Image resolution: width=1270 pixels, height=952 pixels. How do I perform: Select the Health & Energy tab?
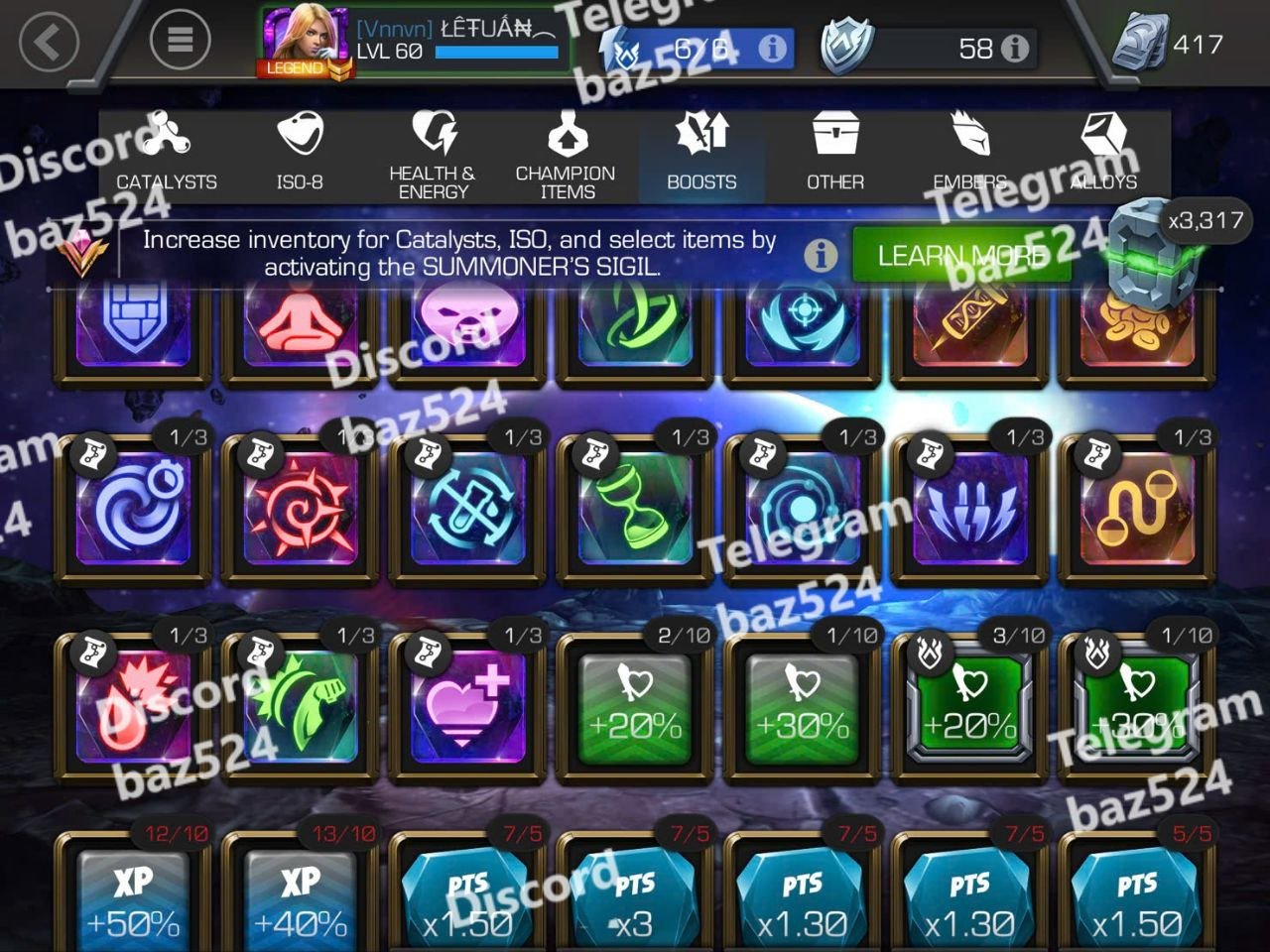[x=433, y=156]
